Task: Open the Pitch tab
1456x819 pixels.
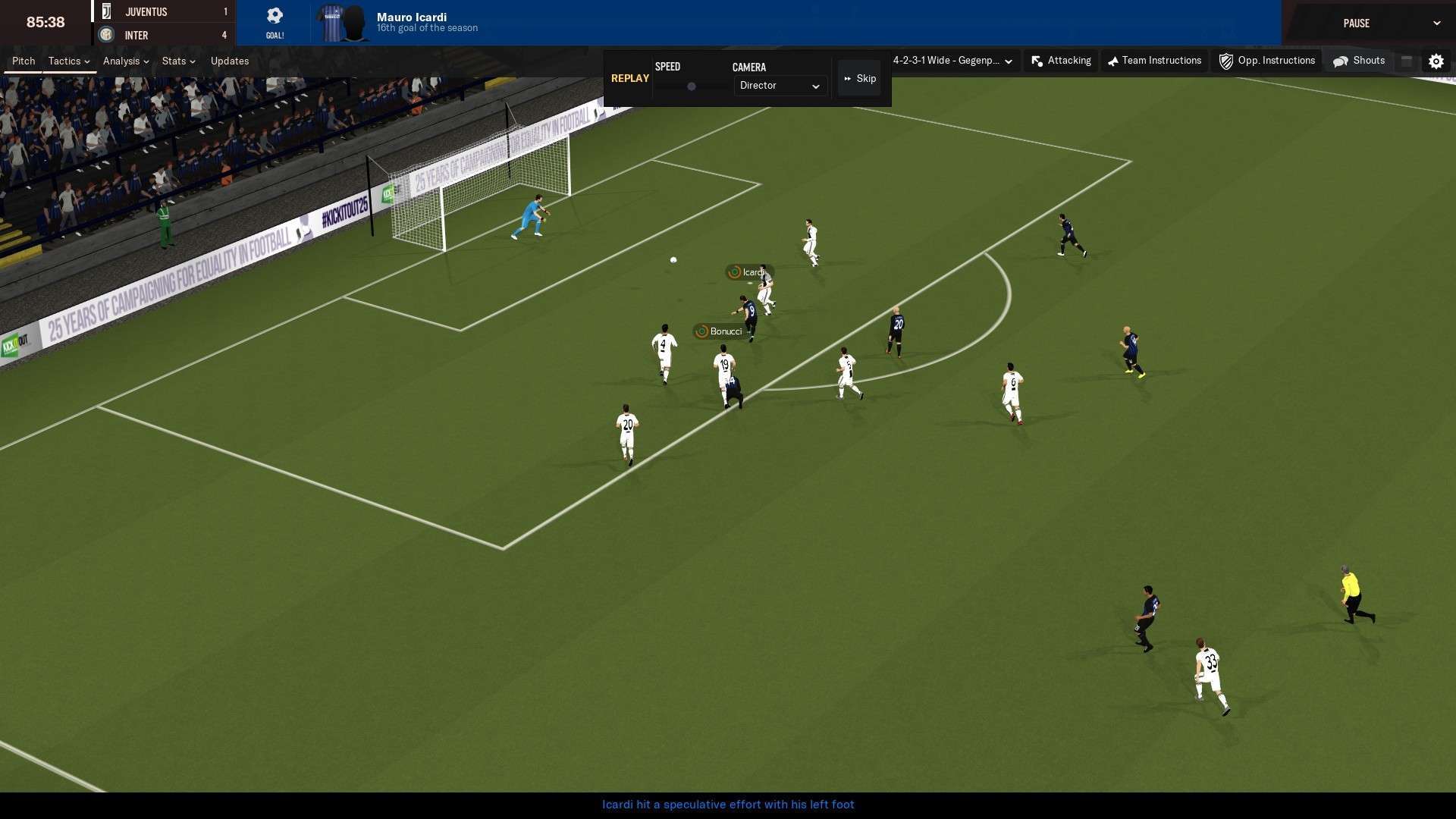Action: click(24, 61)
